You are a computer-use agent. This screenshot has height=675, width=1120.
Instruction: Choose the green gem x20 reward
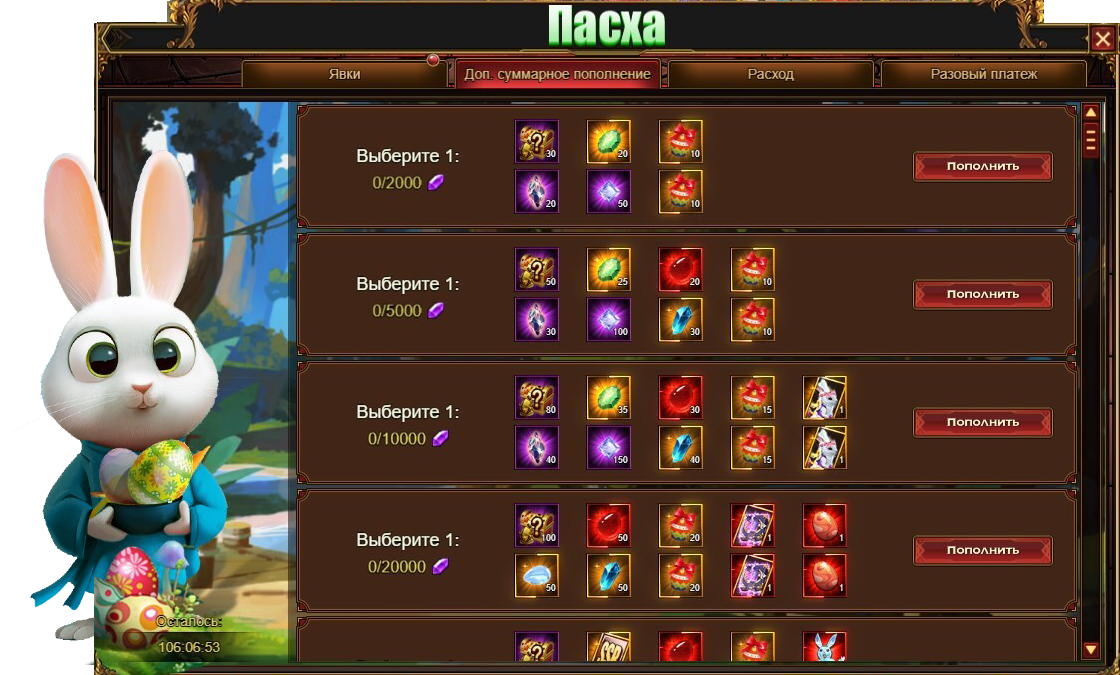tap(608, 142)
